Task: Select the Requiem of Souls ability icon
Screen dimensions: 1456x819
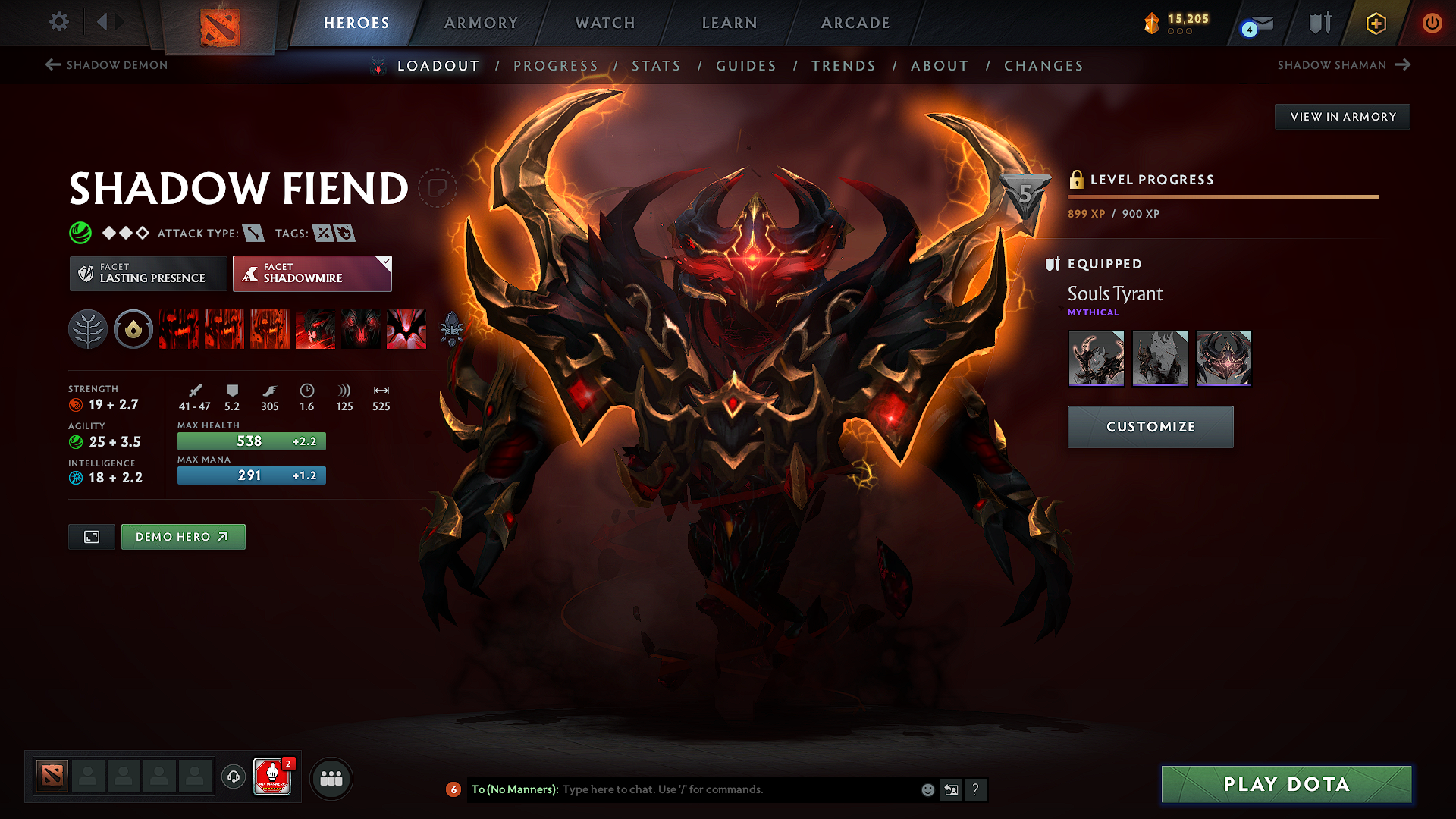Action: pos(406,329)
